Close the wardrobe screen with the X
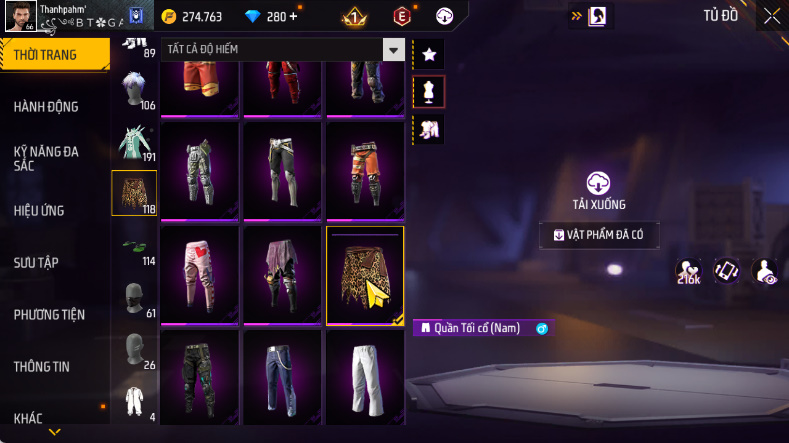This screenshot has height=443, width=789. pyautogui.click(x=772, y=16)
